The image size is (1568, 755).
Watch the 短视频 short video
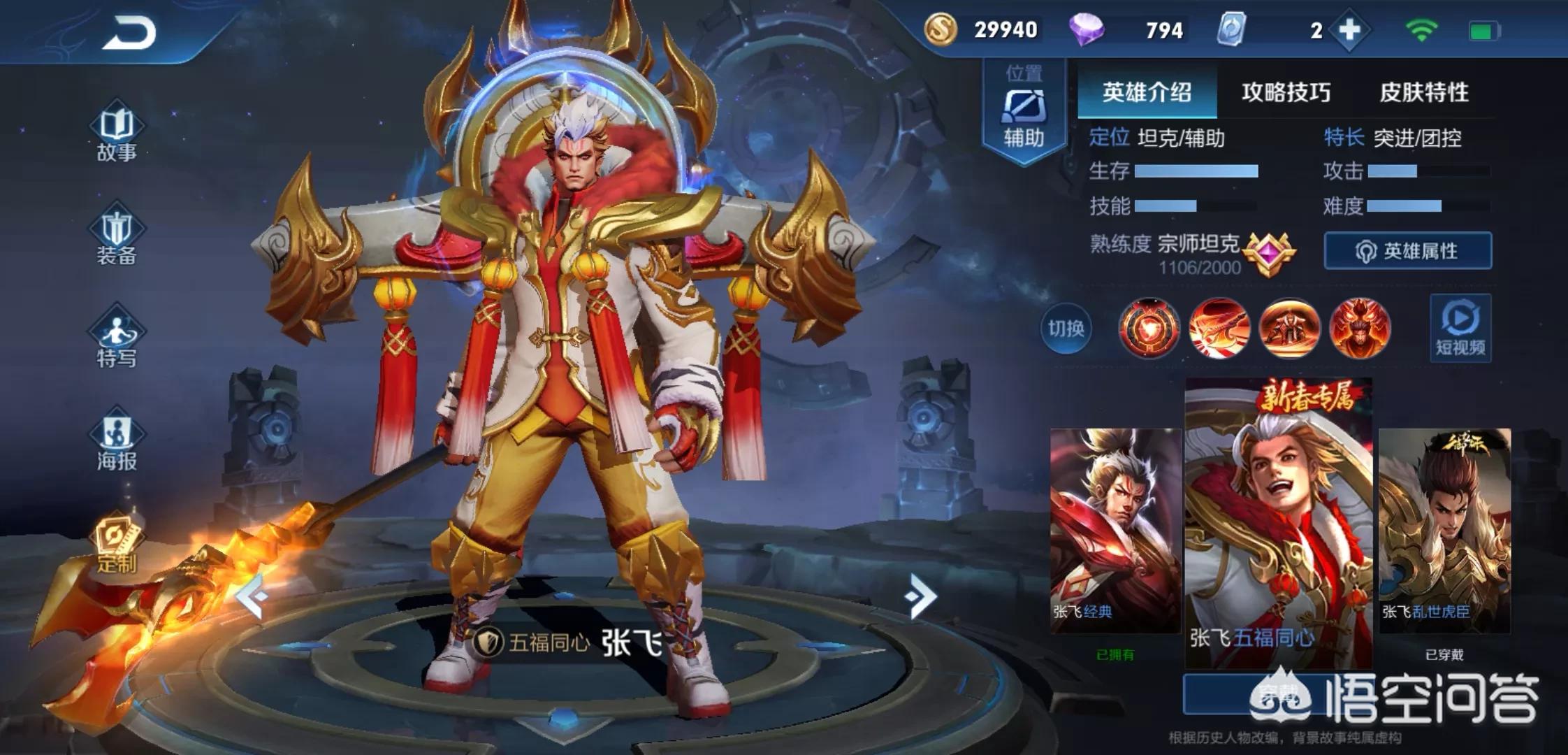click(1460, 329)
